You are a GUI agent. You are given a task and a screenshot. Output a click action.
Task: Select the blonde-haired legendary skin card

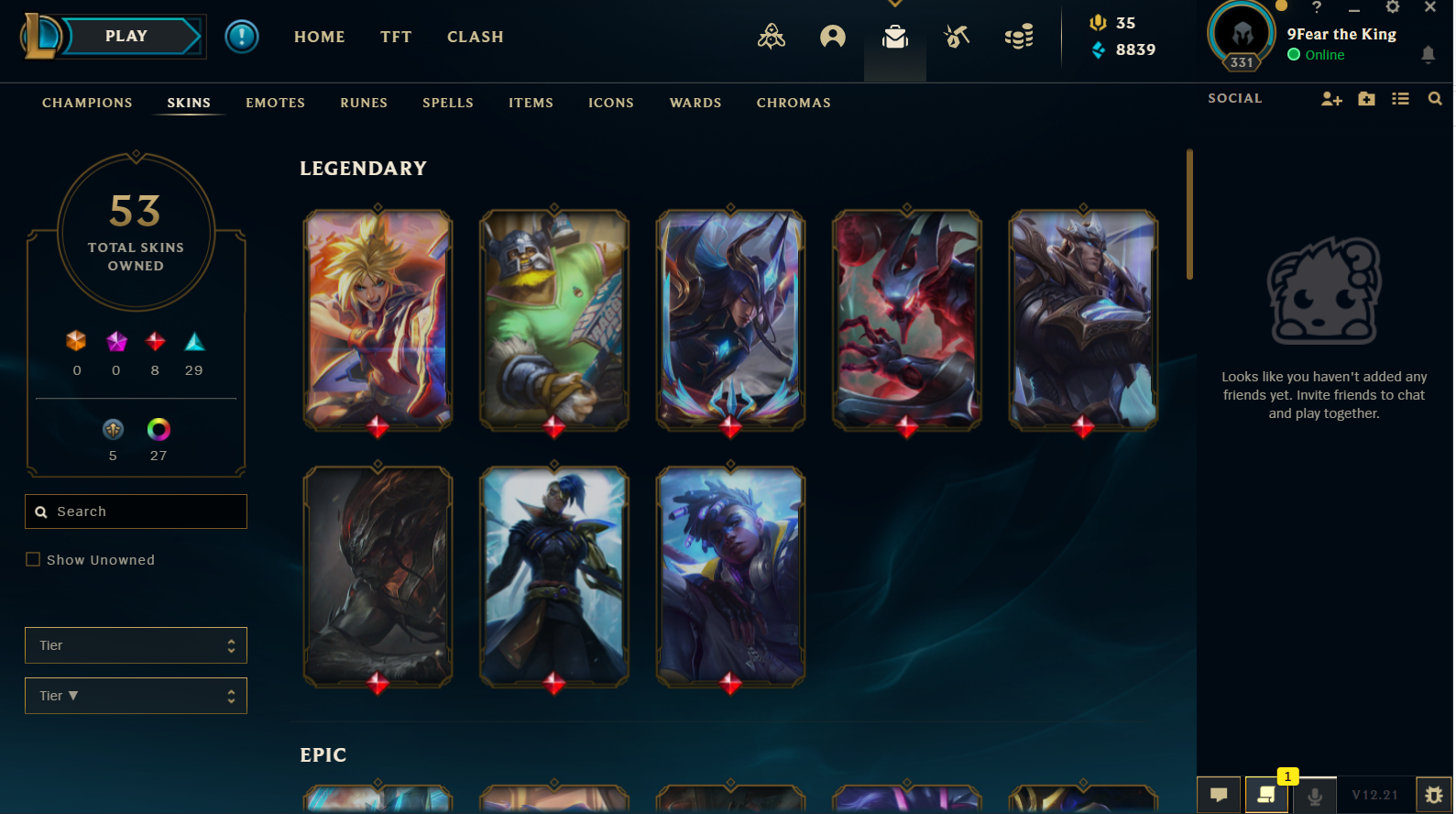pos(378,319)
